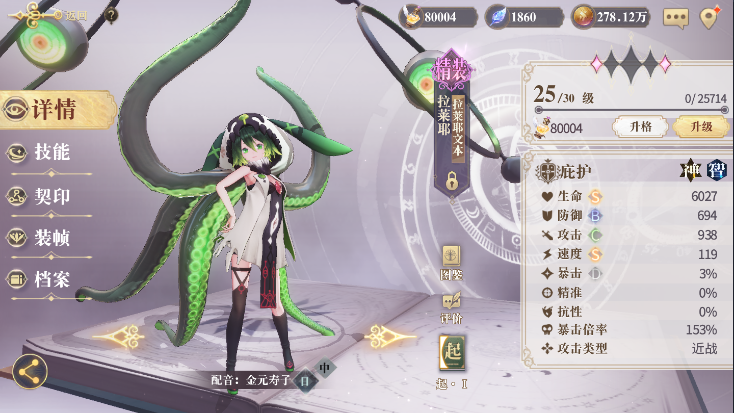Tap the locked 拉莱耶文本 banner
This screenshot has height=413, width=734.
(x=451, y=140)
